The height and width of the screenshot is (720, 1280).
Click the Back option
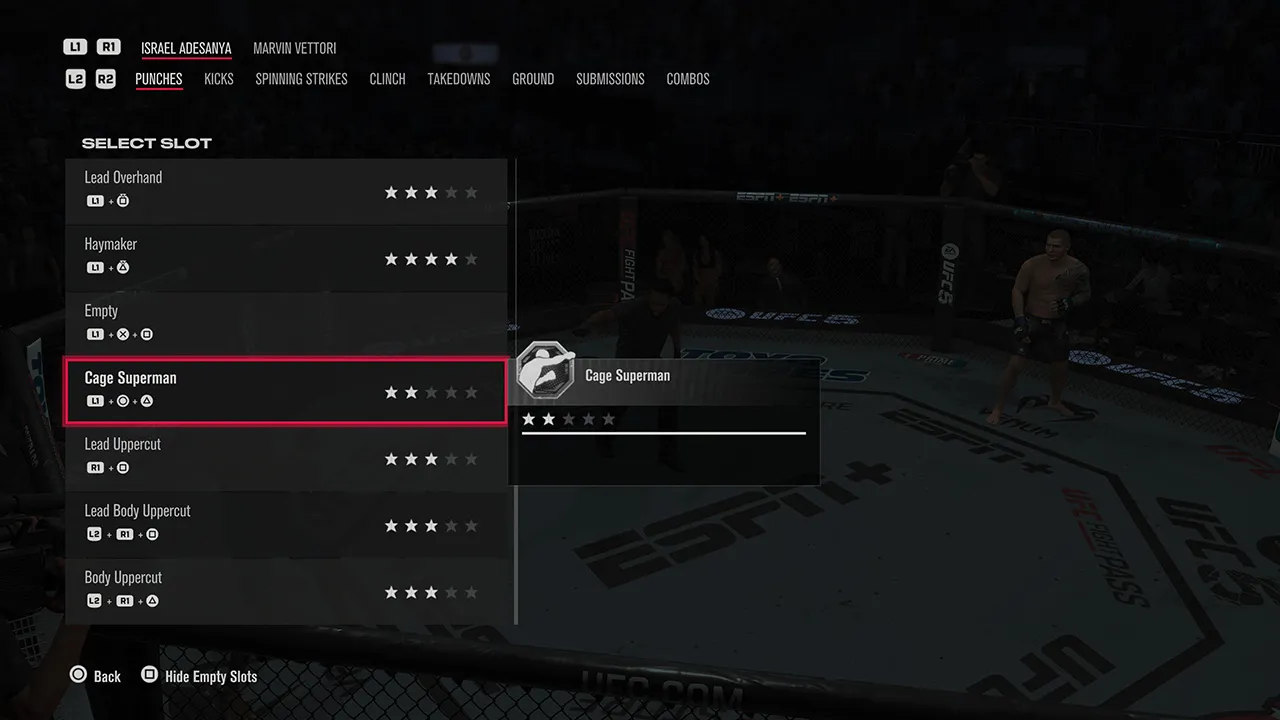107,676
